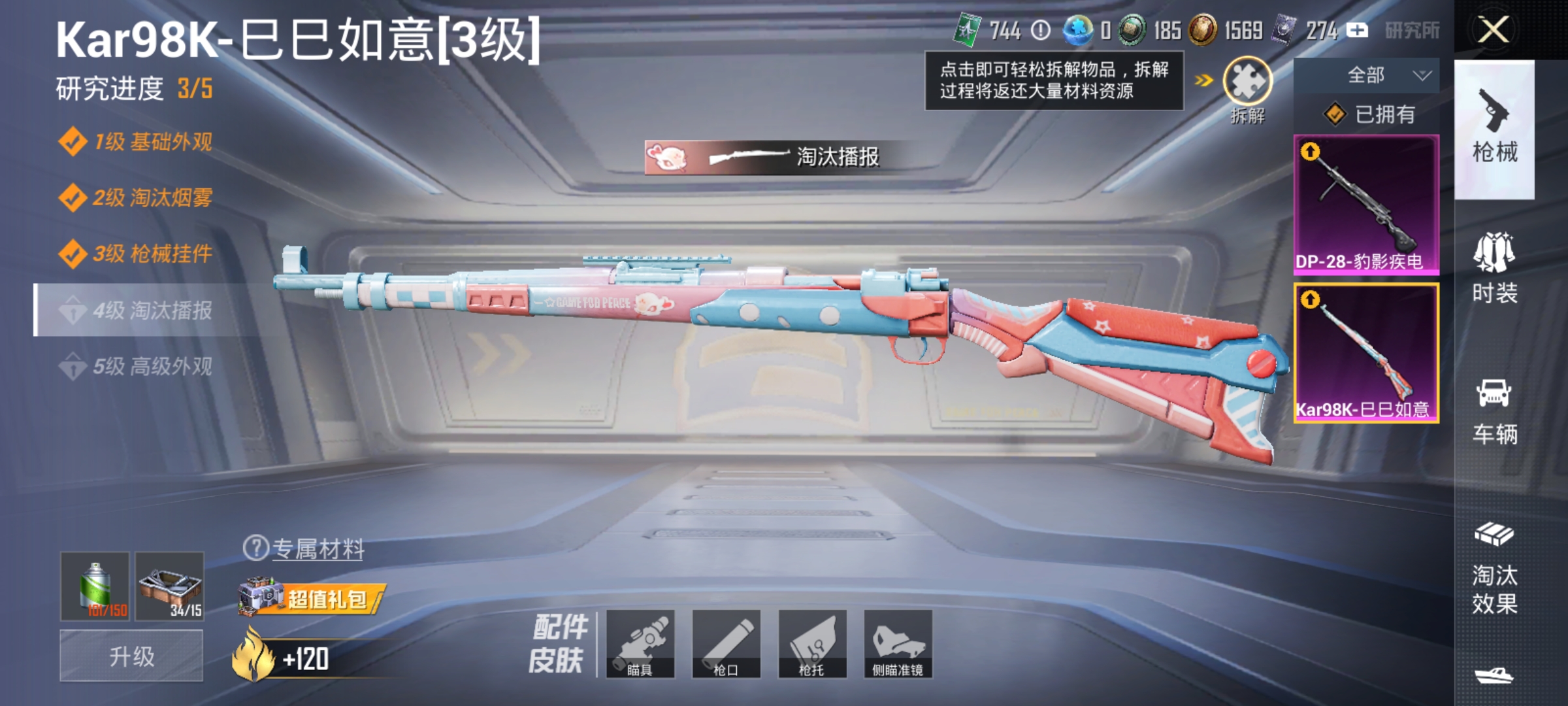This screenshot has height=706, width=1568.
Task: Choose the 瞄具 attachment skin slot
Action: click(x=640, y=643)
